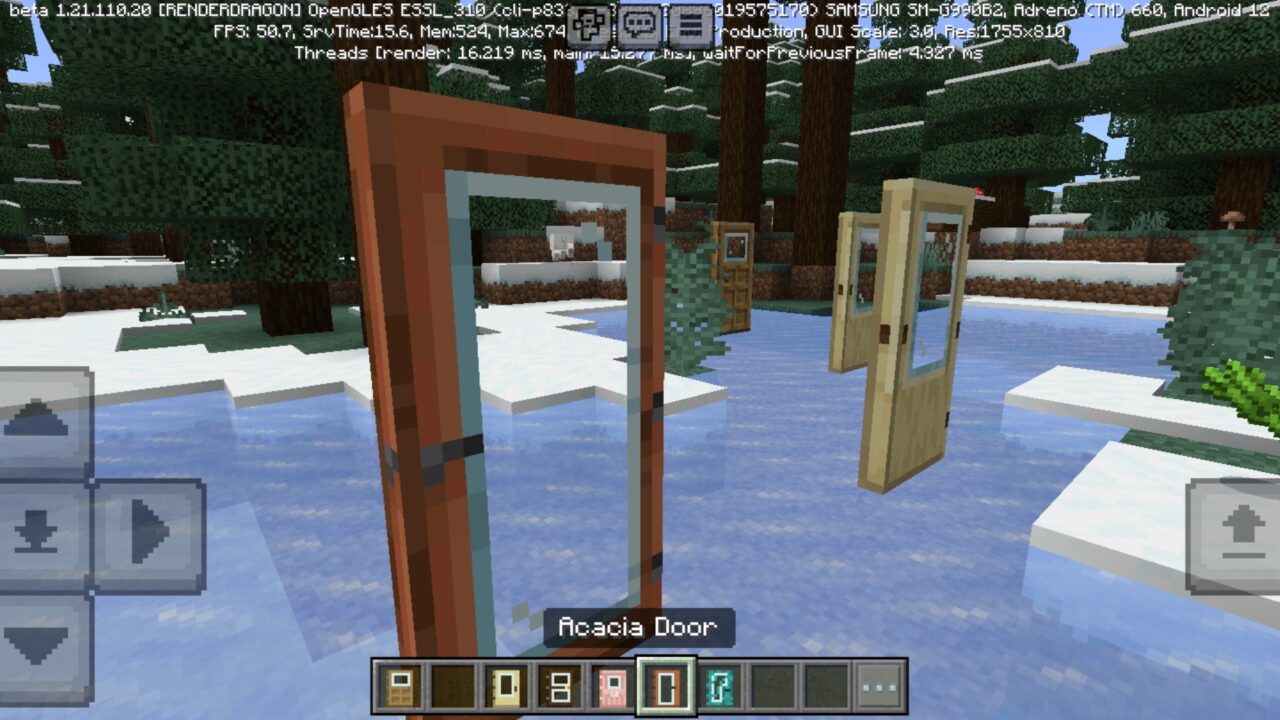Tap the empty eighth hotbar slot
The height and width of the screenshot is (720, 1280).
tap(772, 685)
